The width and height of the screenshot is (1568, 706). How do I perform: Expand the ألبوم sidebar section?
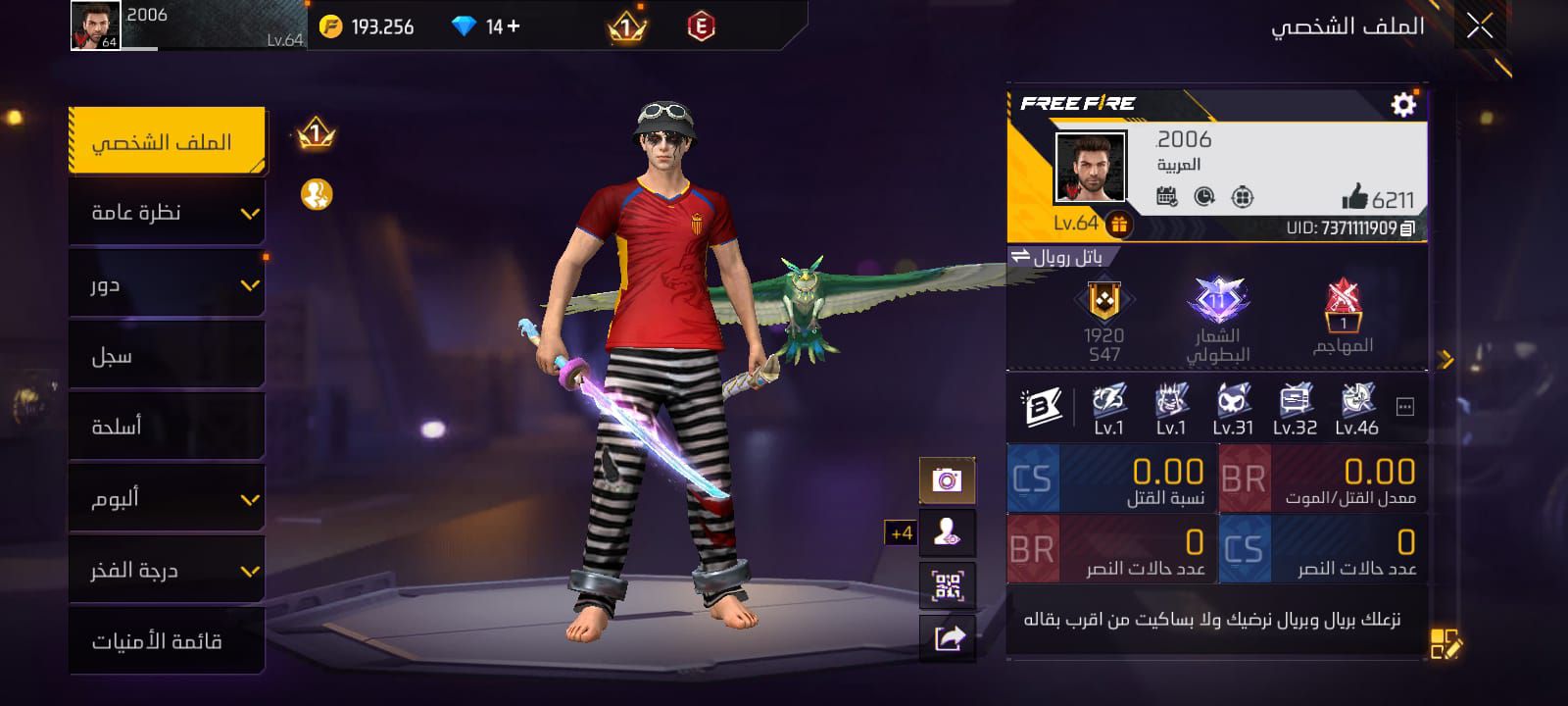165,497
